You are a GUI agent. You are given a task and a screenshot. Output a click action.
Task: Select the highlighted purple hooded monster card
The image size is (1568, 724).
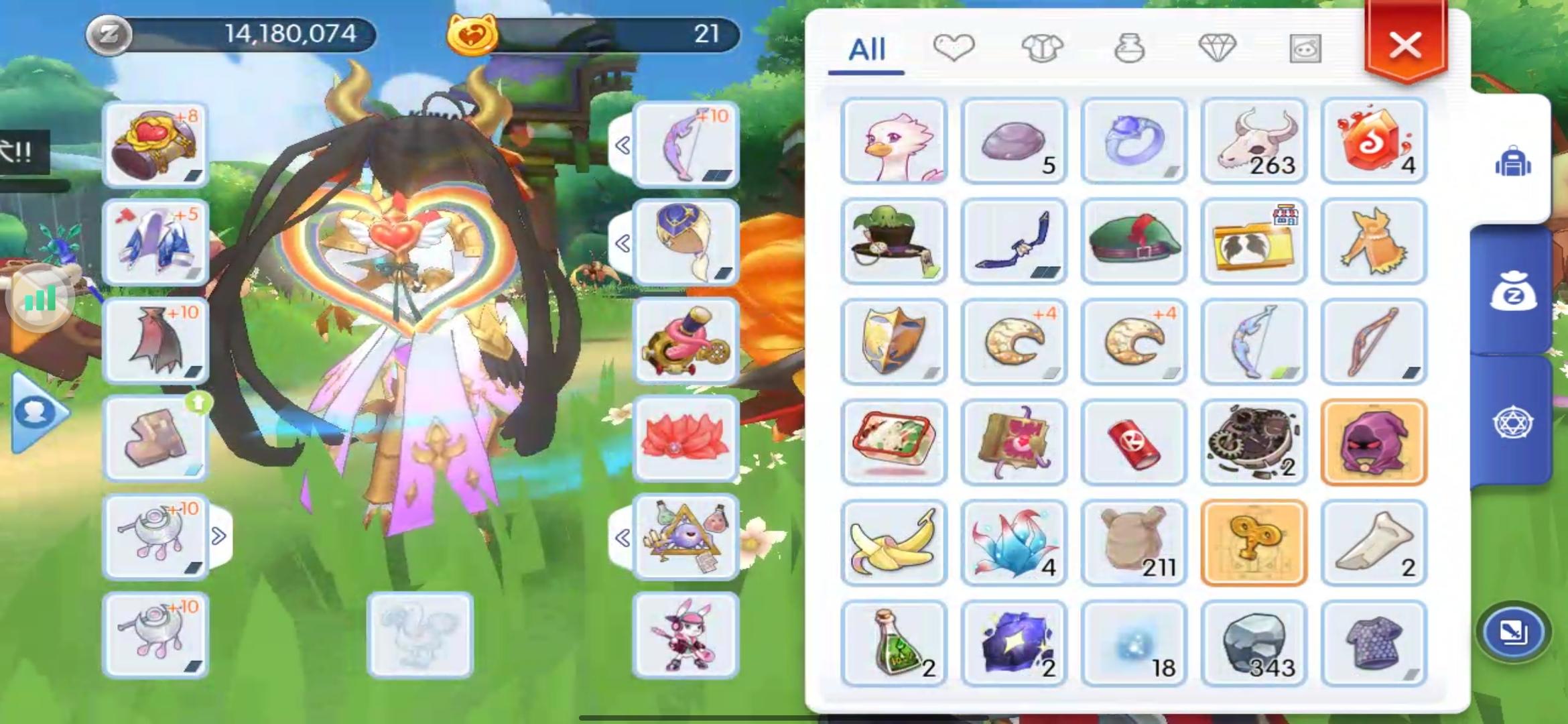pyautogui.click(x=1374, y=442)
